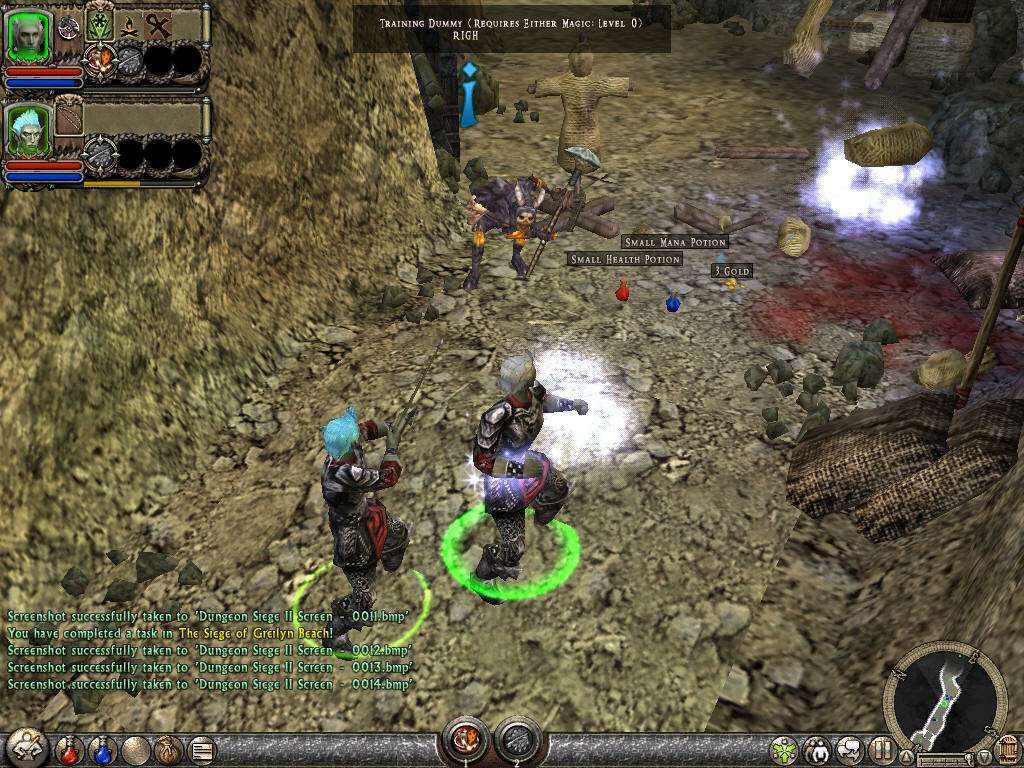The height and width of the screenshot is (768, 1024).
Task: Select the companion's bow weapon slot
Action: point(69,117)
